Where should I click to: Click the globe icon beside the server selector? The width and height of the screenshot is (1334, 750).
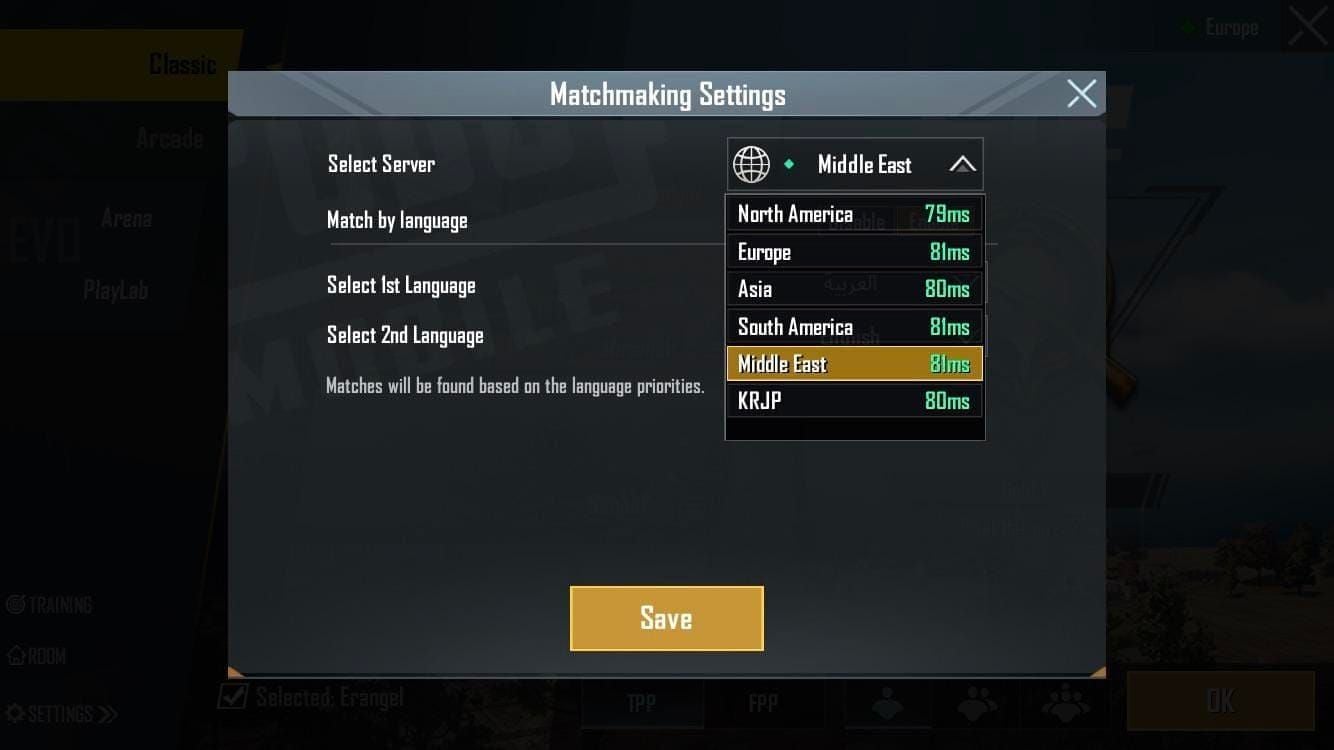coord(752,164)
